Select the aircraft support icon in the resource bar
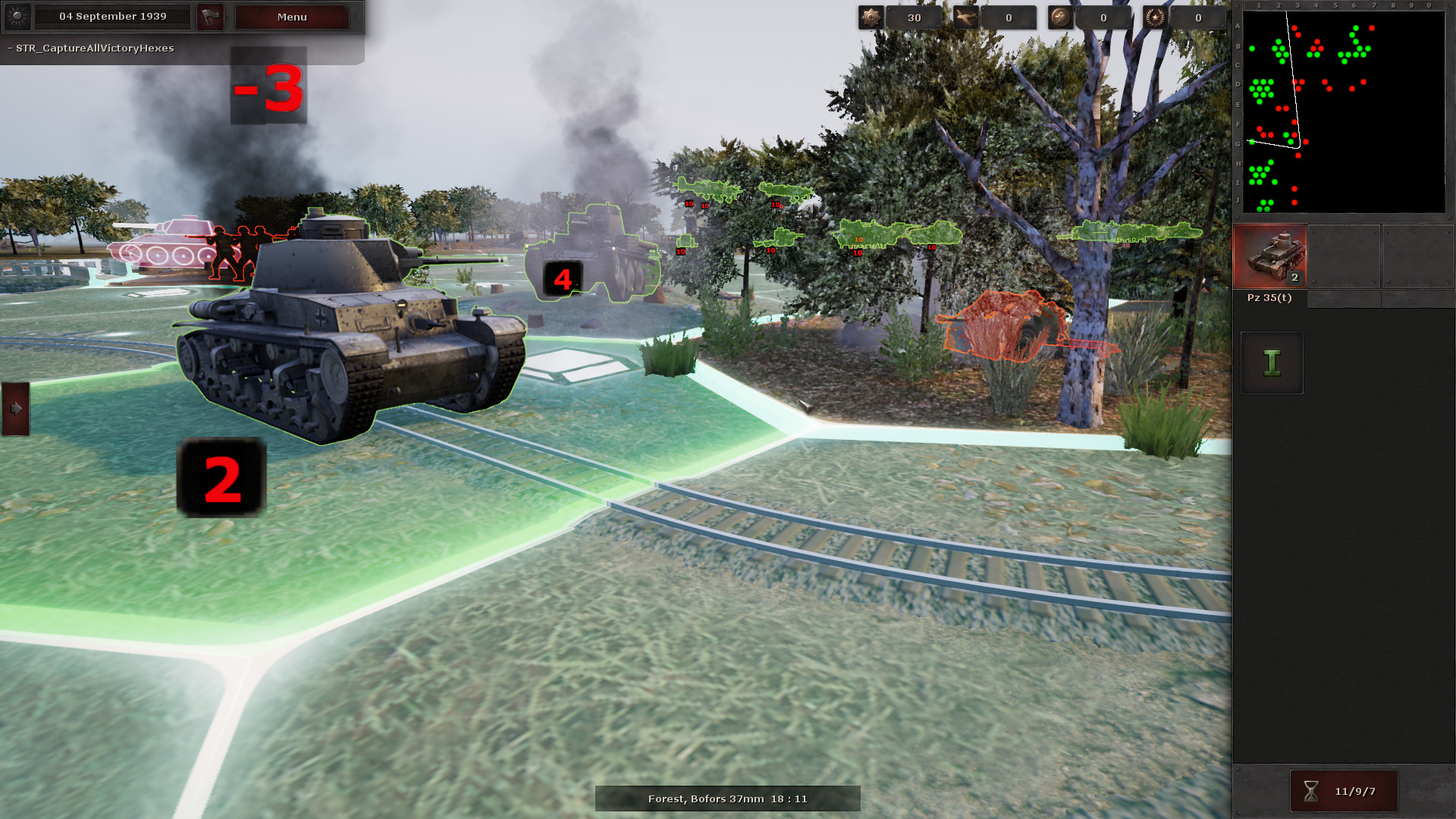 coord(965,17)
